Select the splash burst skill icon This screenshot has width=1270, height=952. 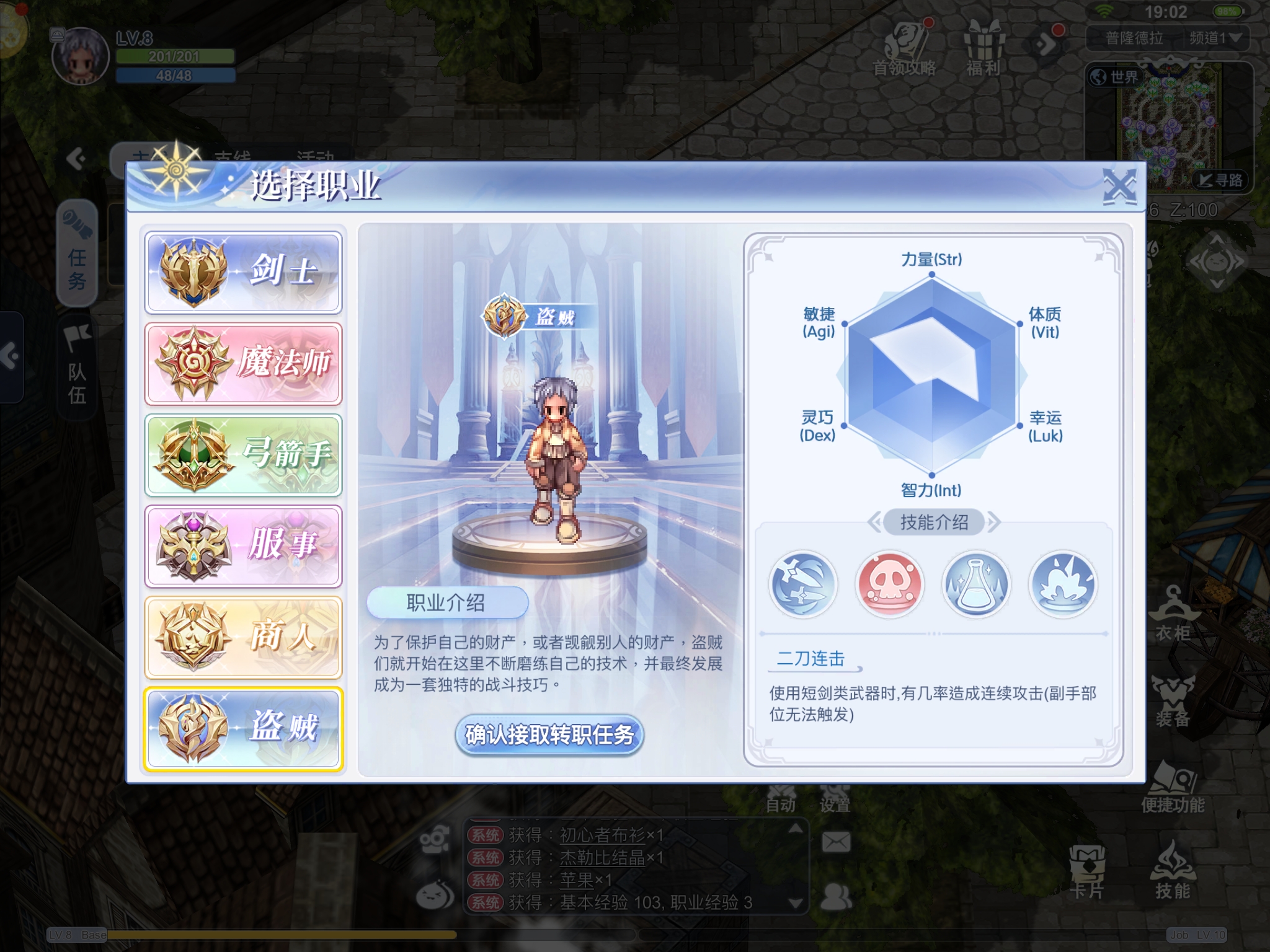tap(1063, 584)
